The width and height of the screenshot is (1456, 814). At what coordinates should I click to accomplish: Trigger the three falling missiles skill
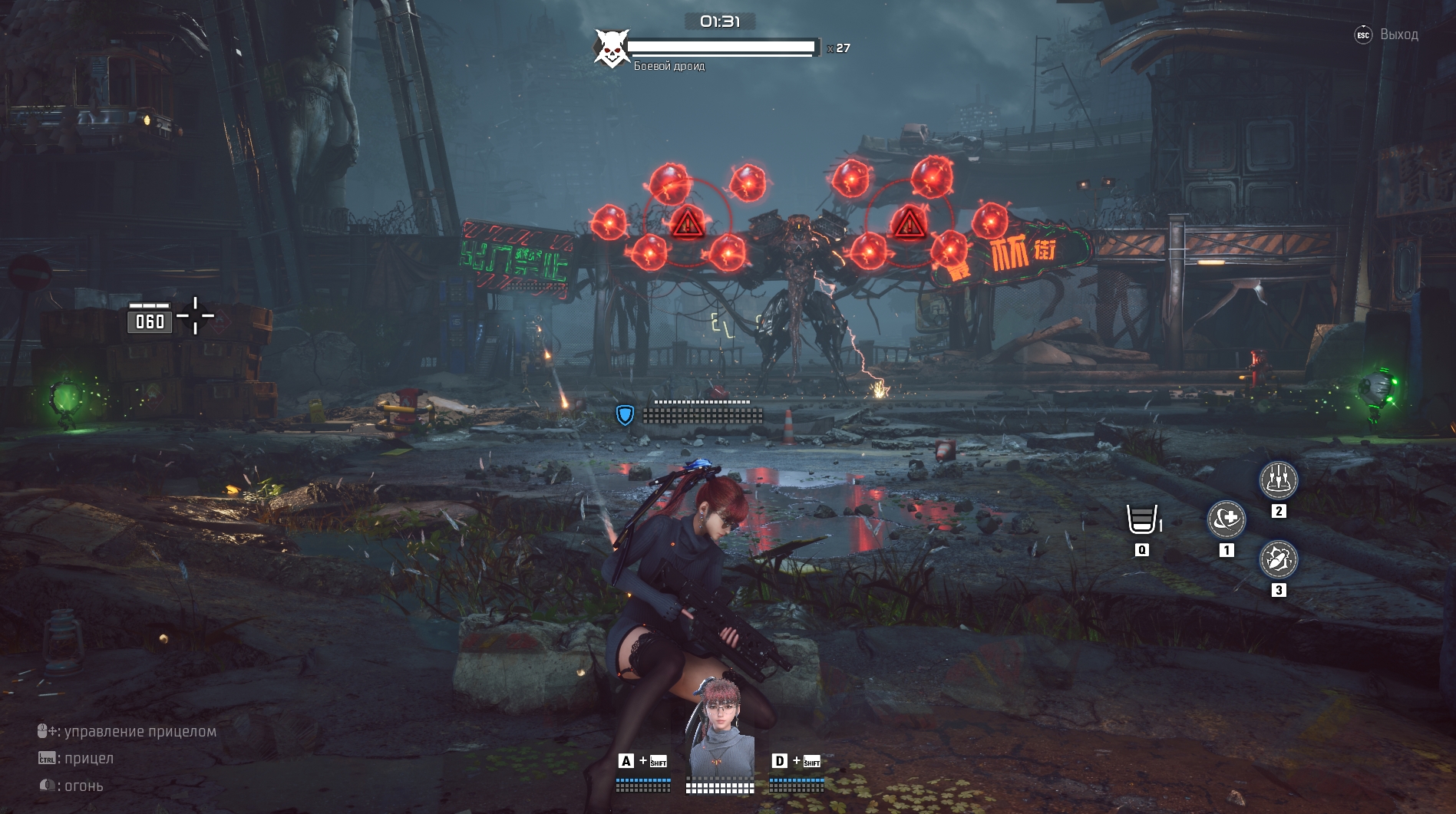(x=1278, y=480)
